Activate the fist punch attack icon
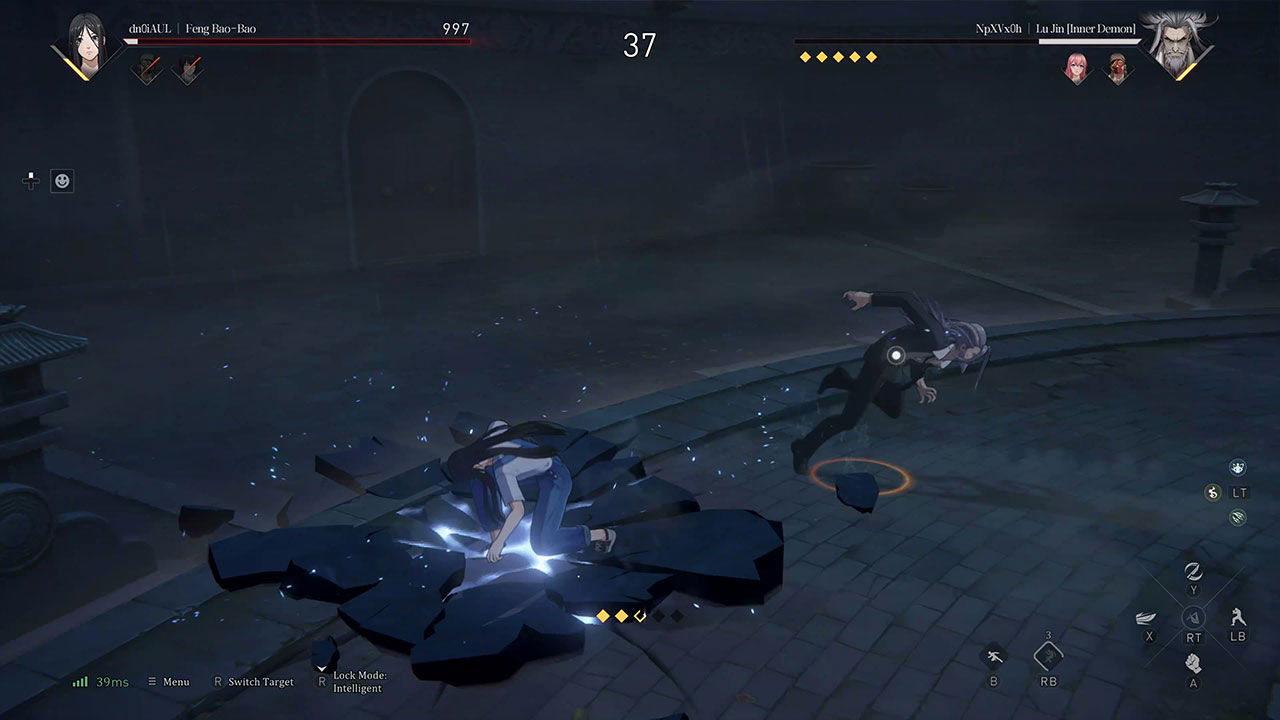Viewport: 1280px width, 720px height. point(1192,662)
